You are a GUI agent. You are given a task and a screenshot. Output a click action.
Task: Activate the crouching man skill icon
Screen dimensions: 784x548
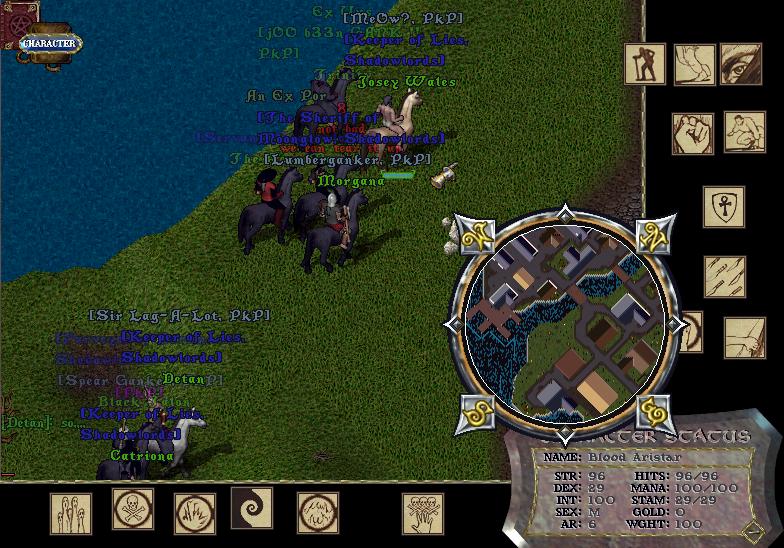(x=744, y=132)
